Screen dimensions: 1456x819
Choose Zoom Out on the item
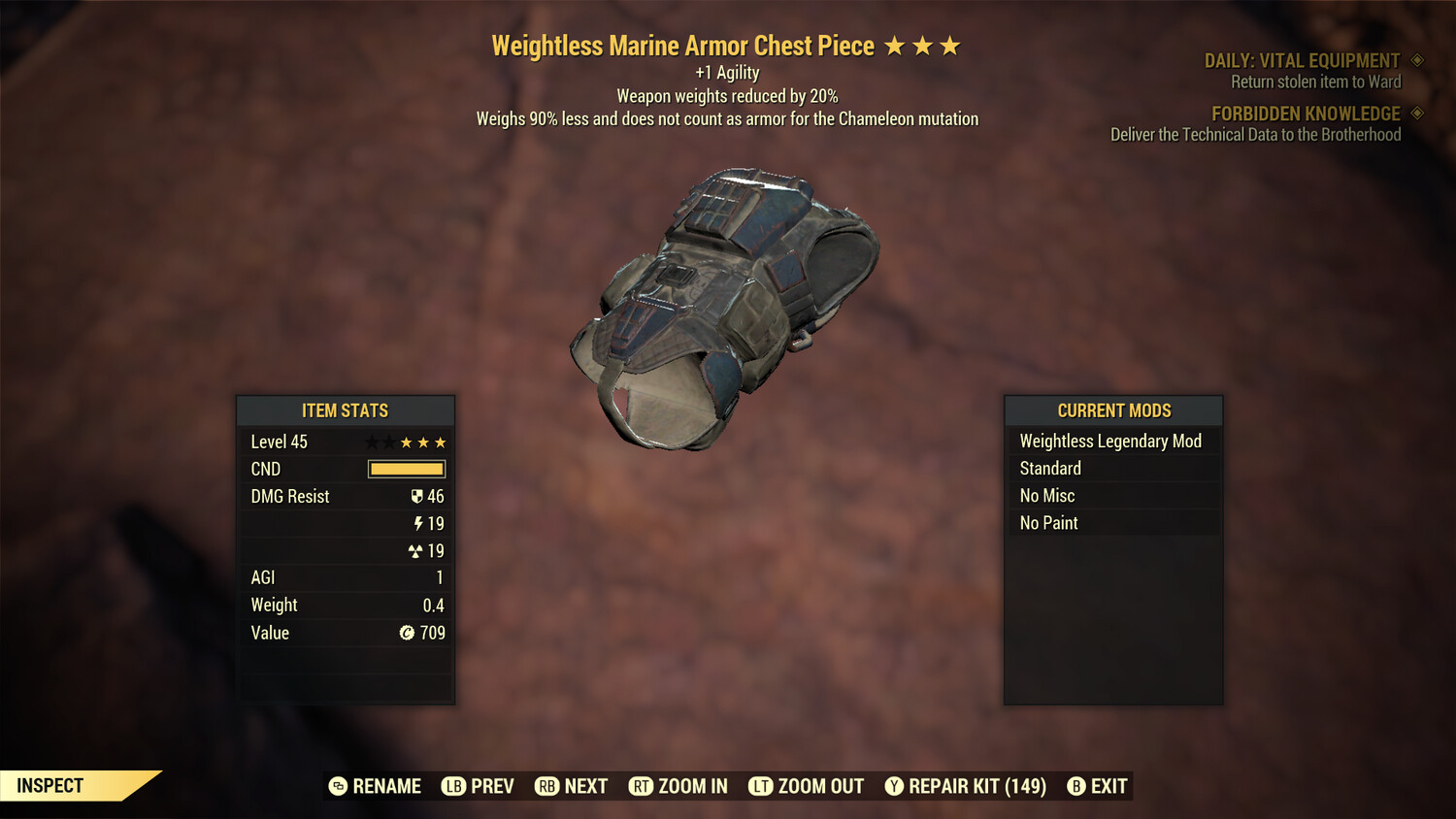click(x=807, y=786)
